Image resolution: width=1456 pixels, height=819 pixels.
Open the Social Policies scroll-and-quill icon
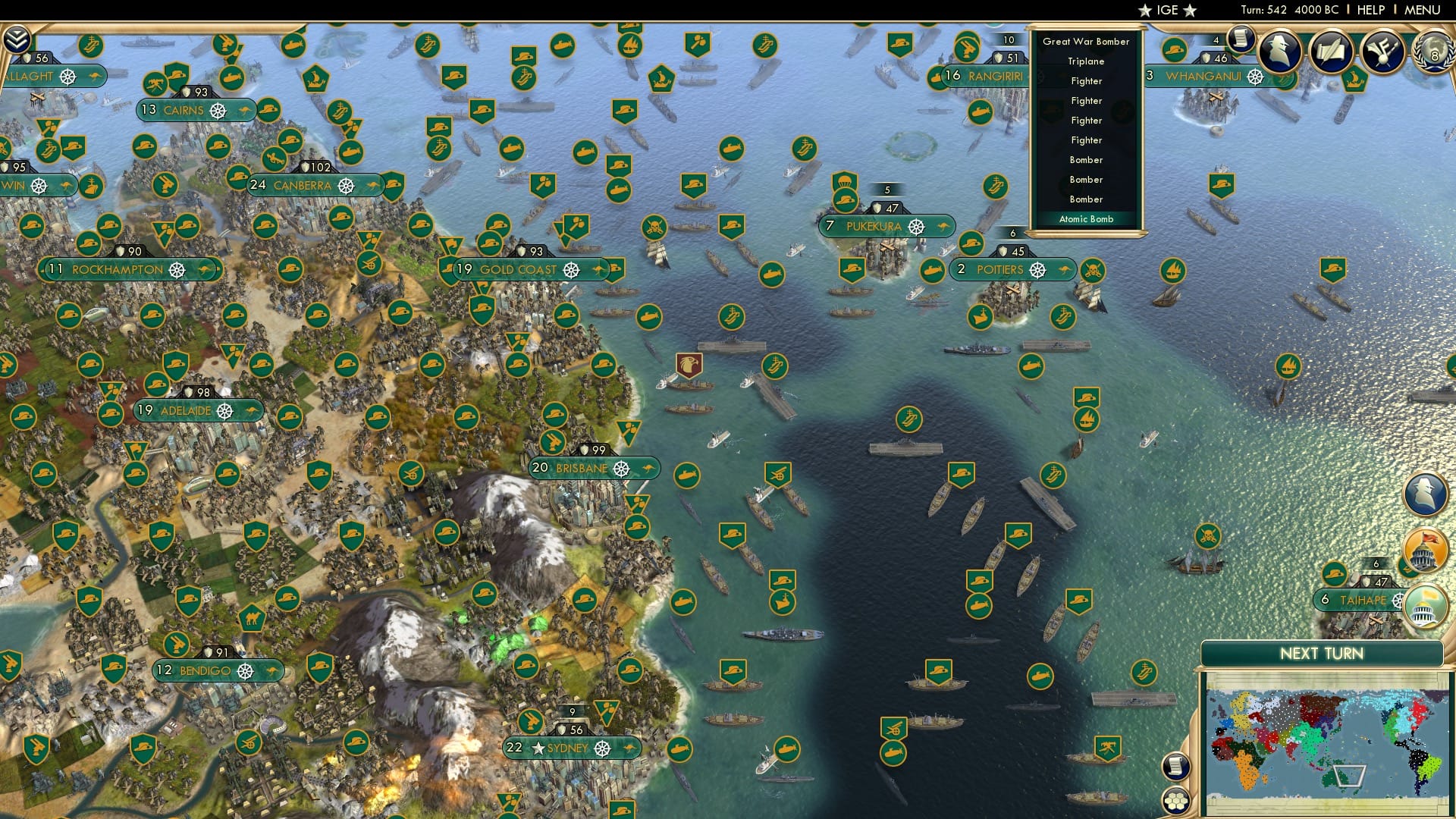pyautogui.click(x=1332, y=51)
